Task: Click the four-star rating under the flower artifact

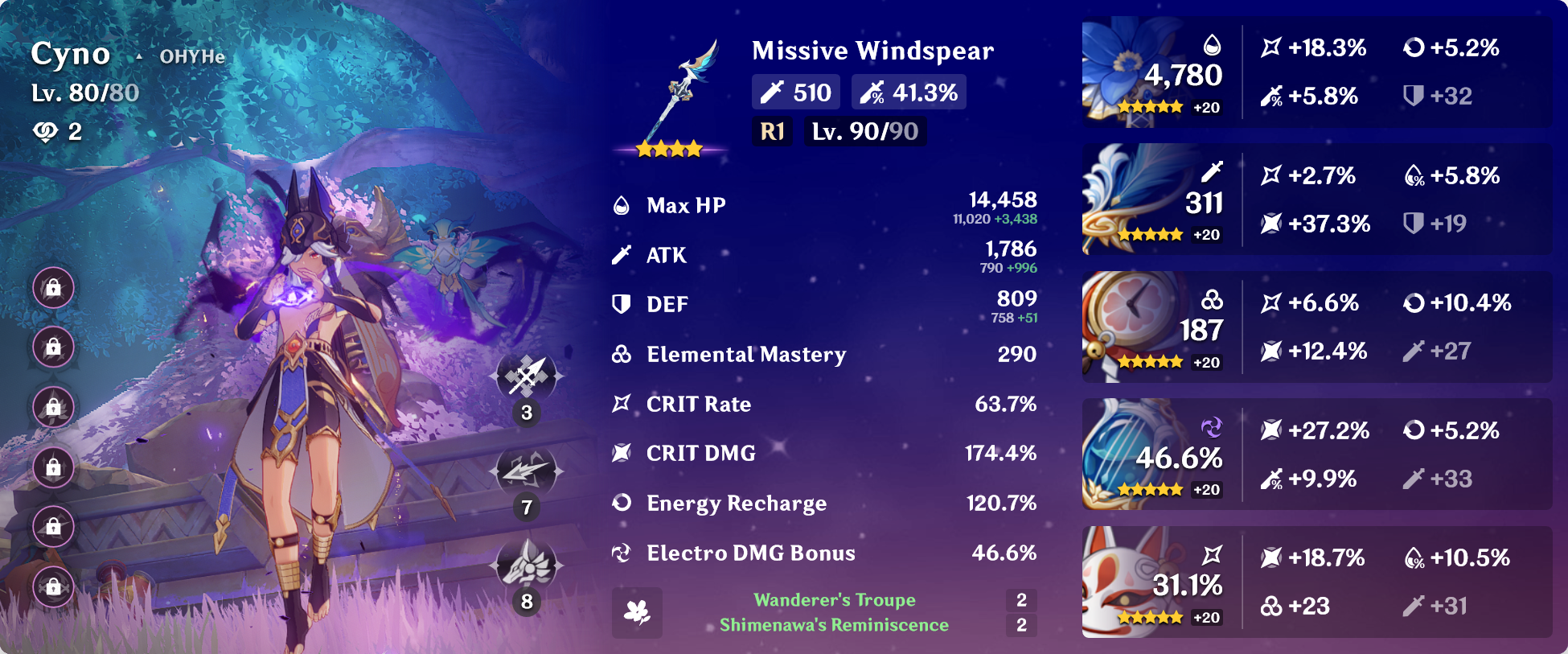Action: tap(1151, 106)
